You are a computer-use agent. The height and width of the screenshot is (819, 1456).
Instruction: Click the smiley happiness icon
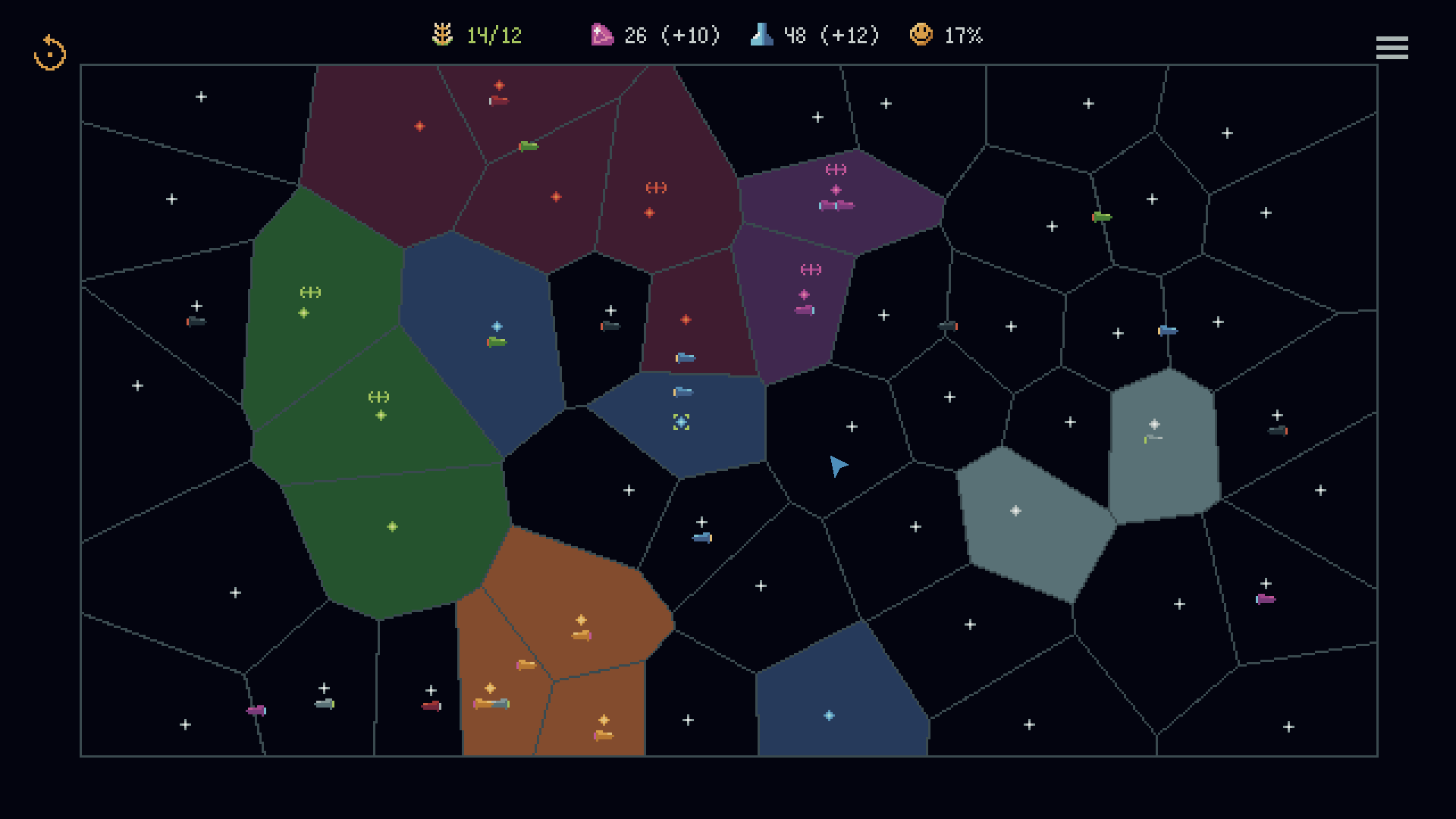[x=921, y=34]
